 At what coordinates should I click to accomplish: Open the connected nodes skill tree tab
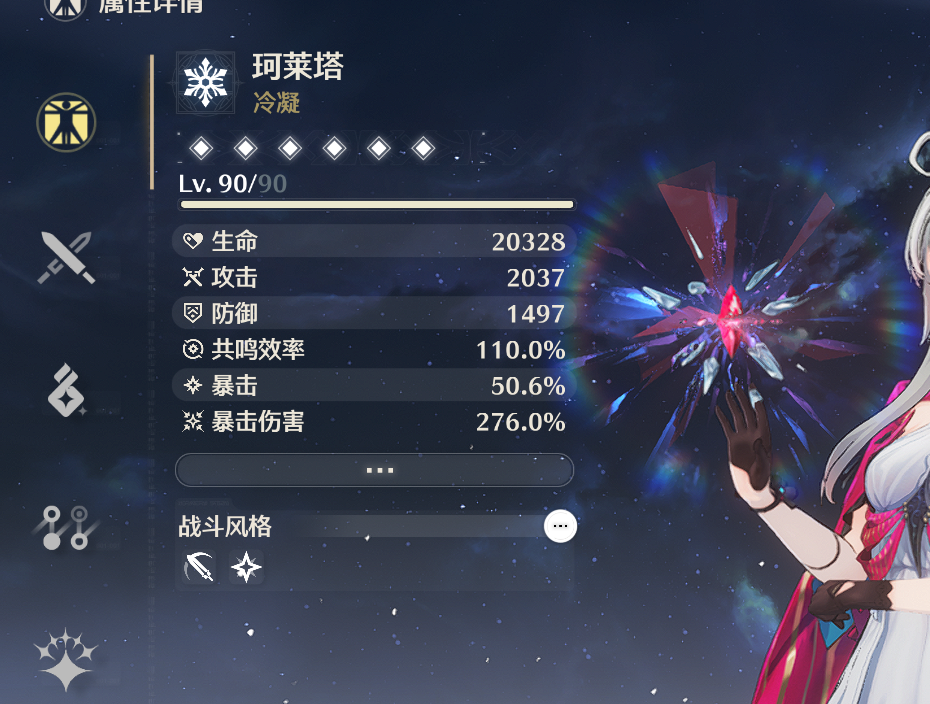[66, 526]
